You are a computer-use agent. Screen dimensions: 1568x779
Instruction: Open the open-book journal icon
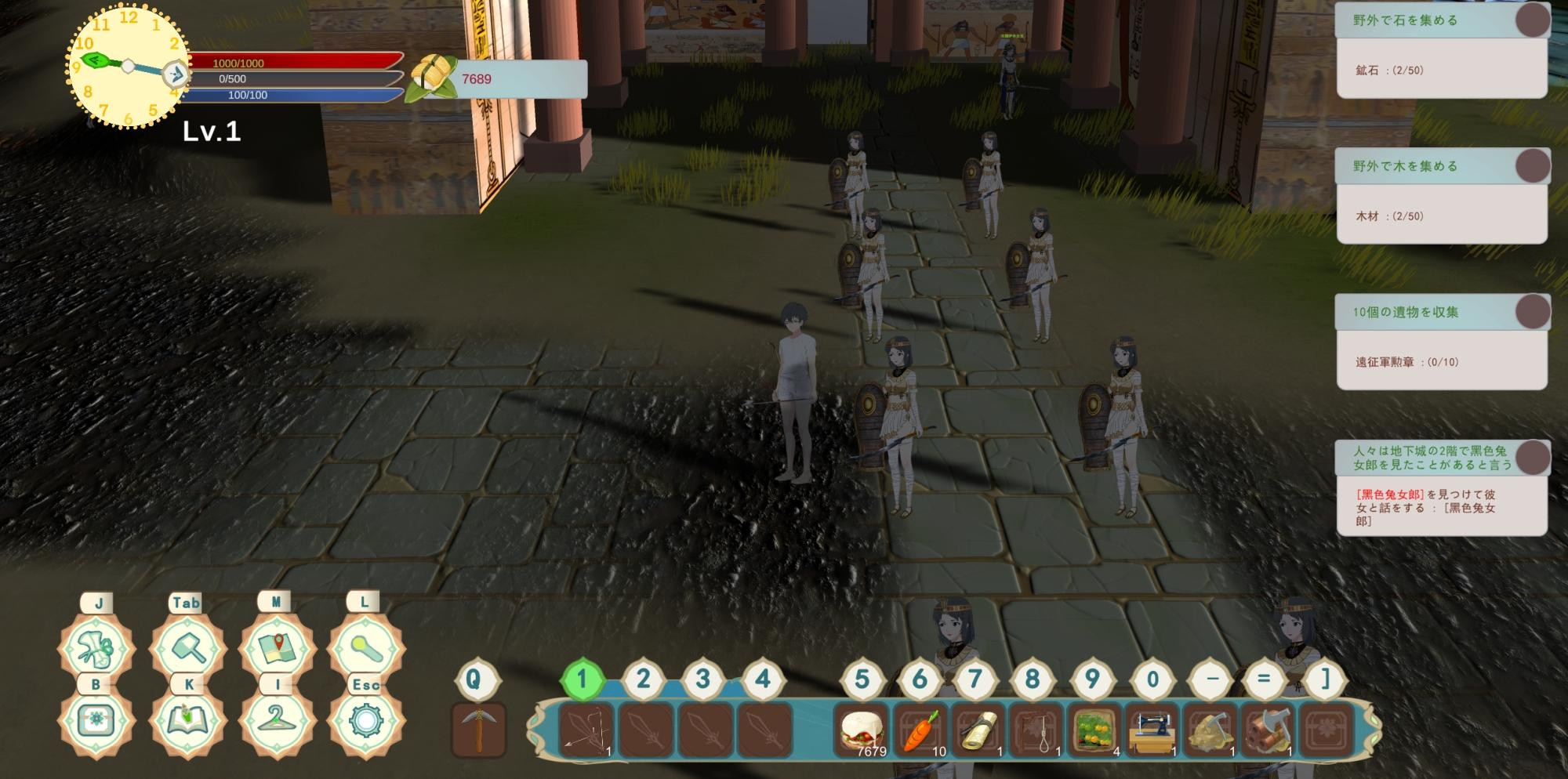188,721
